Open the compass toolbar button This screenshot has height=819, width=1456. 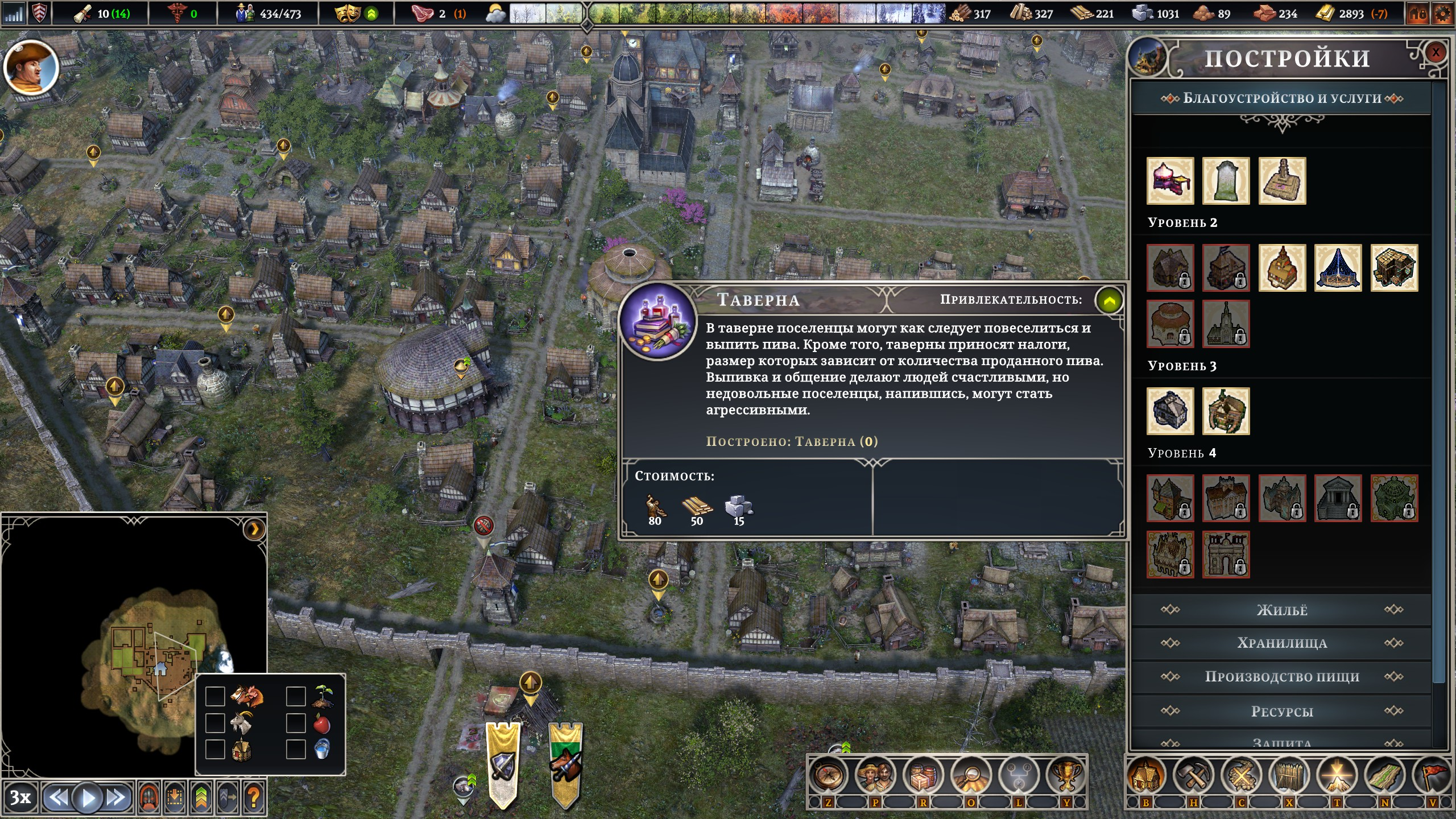coord(828,775)
